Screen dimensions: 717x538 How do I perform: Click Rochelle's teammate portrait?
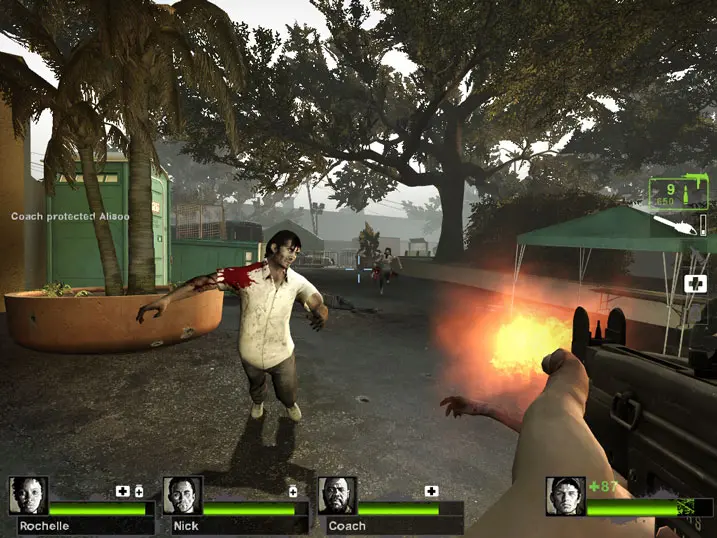[x=28, y=496]
